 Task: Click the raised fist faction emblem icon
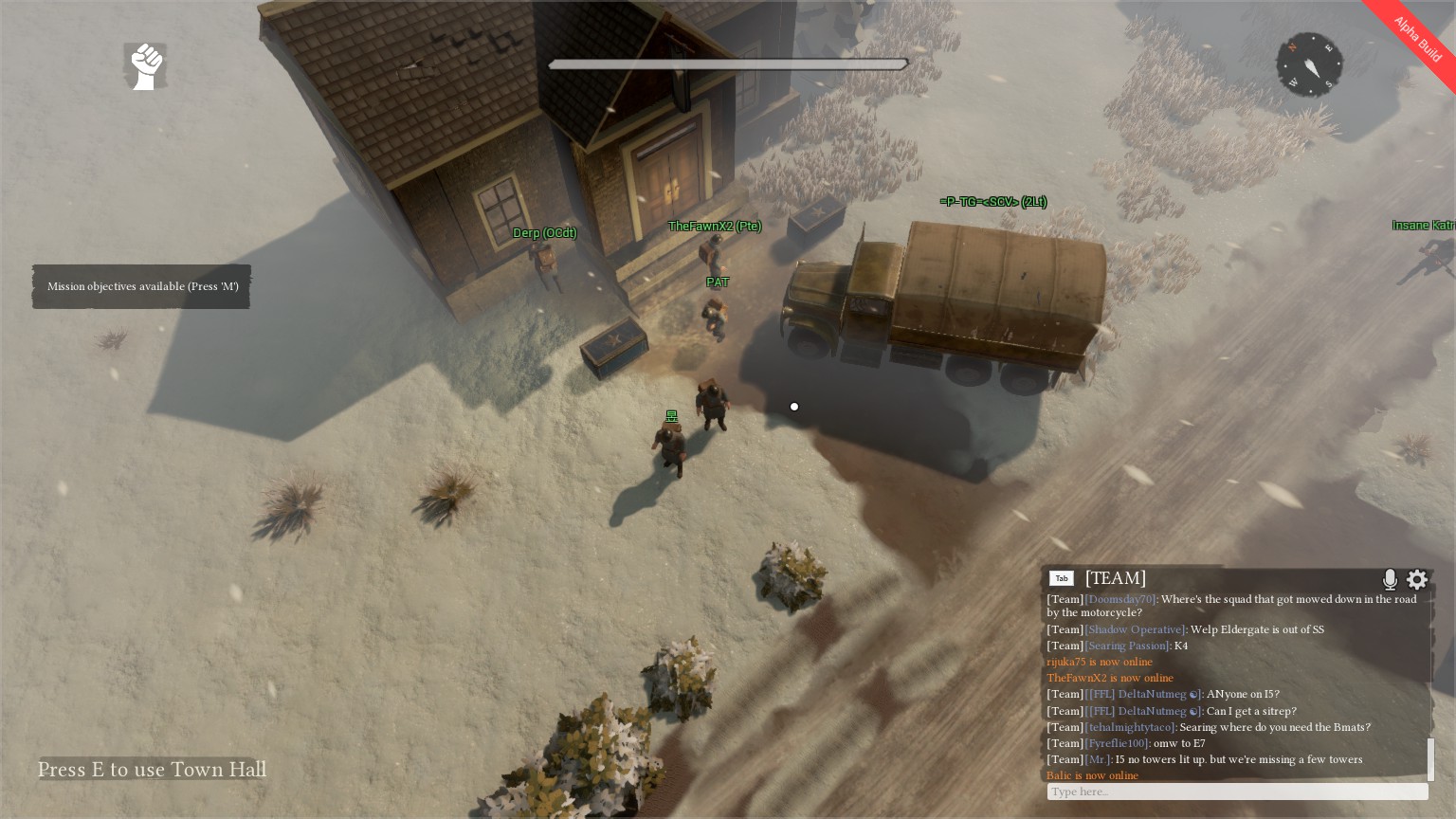click(x=144, y=65)
